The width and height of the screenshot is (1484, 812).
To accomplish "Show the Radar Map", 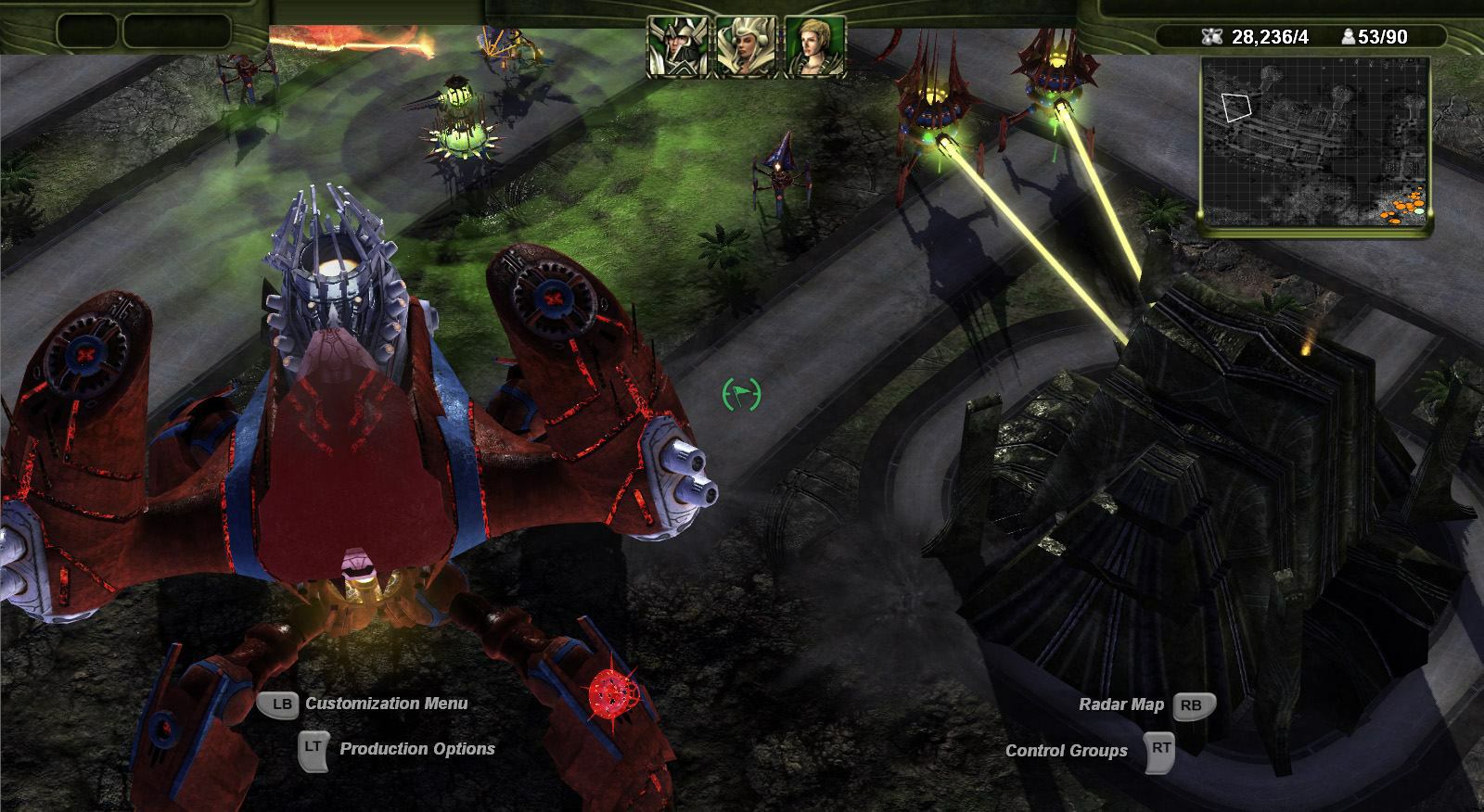I will tap(1121, 704).
